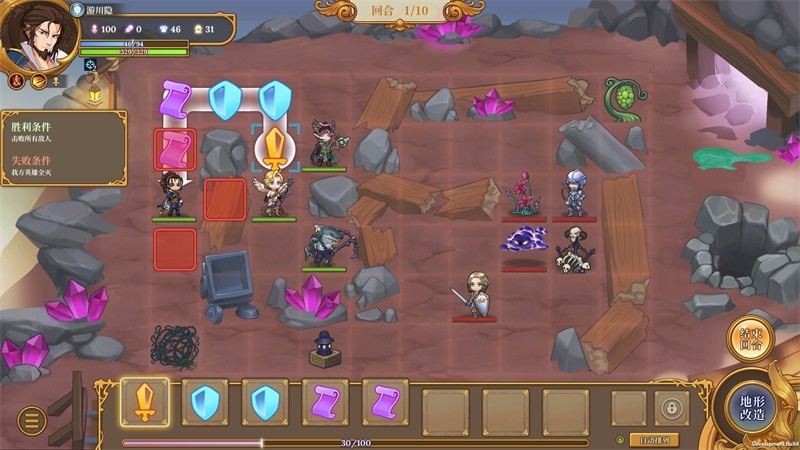Select the sword tile highlighted on the board
Image resolution: width=800 pixels, height=450 pixels.
pos(274,149)
